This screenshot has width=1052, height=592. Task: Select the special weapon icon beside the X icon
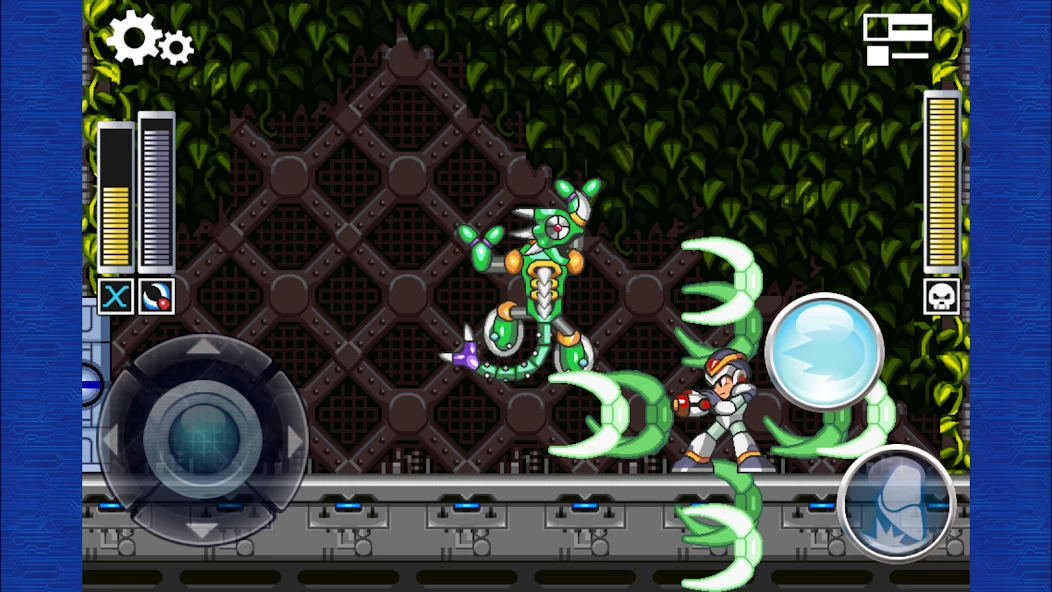(157, 296)
